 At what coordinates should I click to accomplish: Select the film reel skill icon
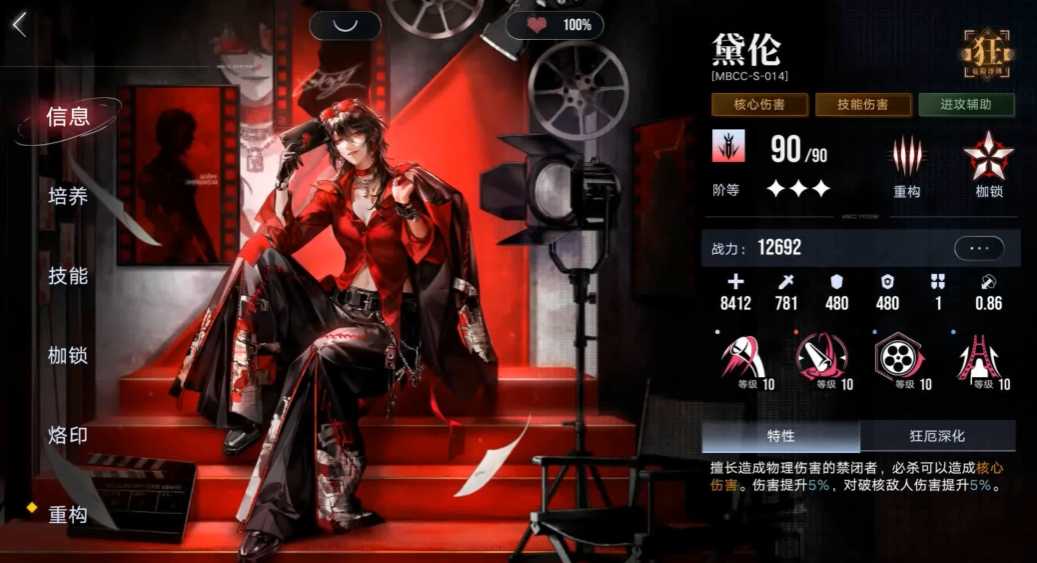coord(897,358)
